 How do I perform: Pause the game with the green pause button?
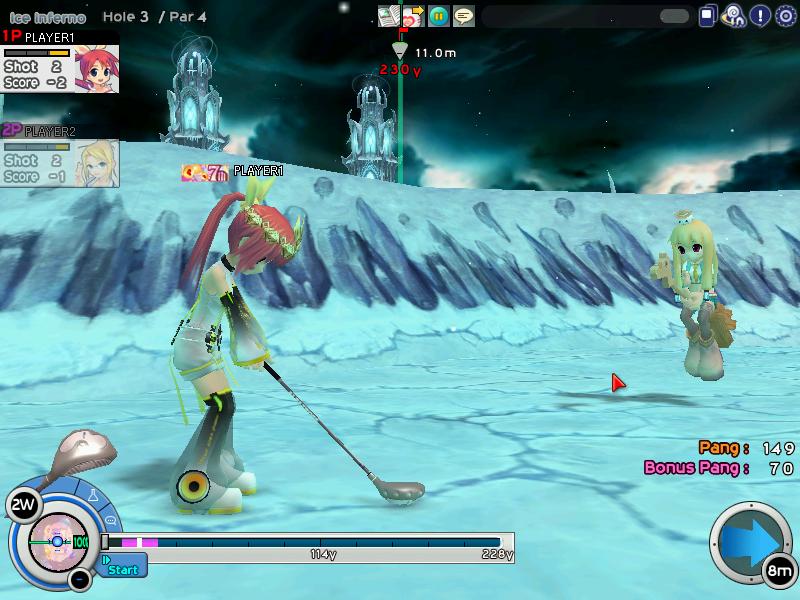438,16
